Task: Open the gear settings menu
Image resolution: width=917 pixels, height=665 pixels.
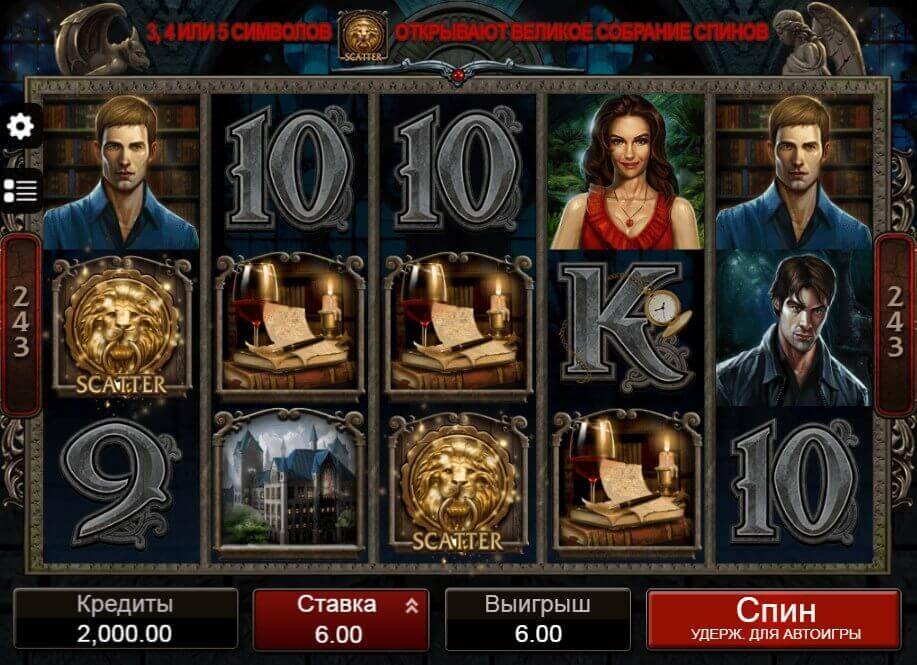Action: point(20,127)
